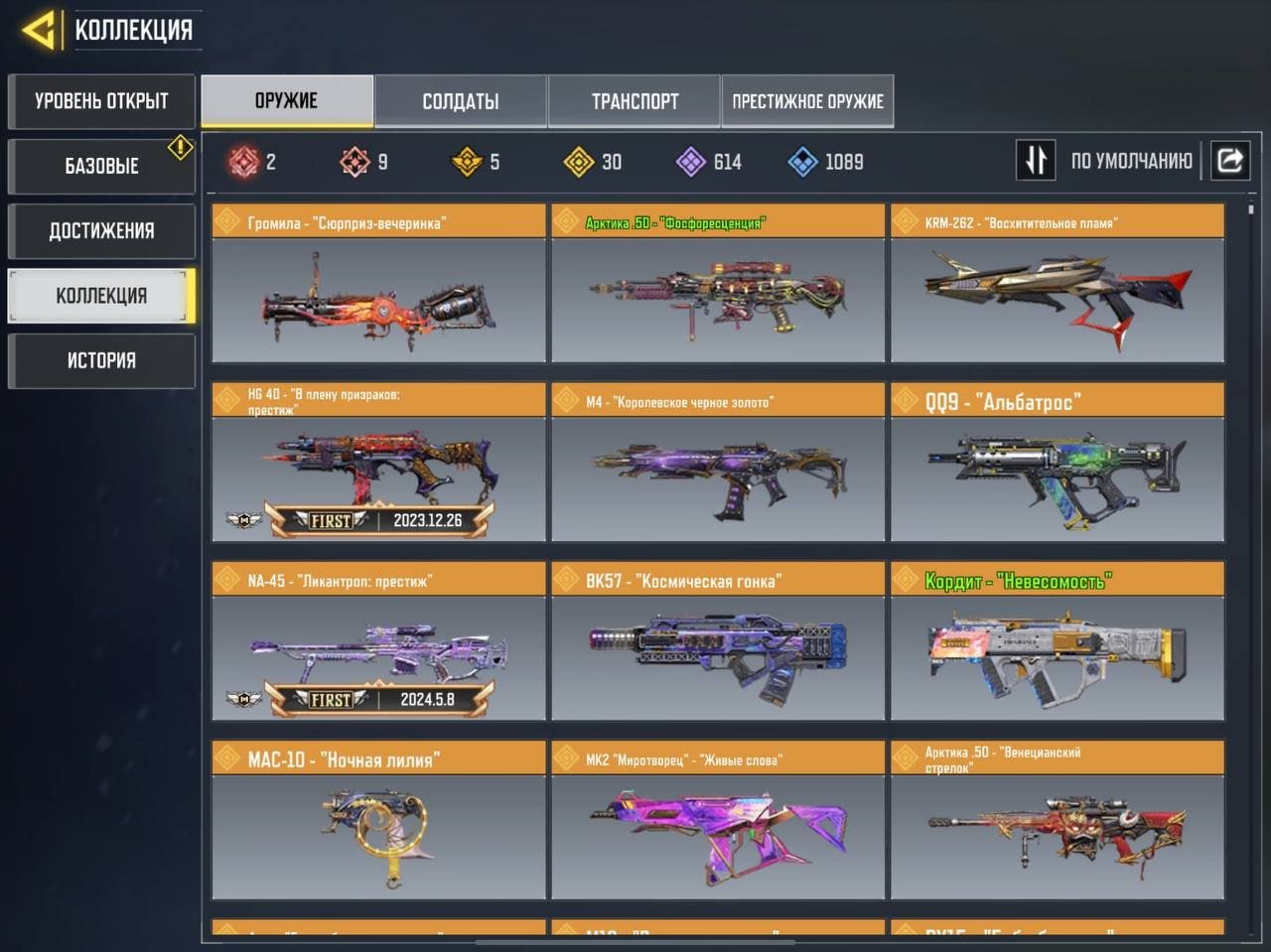Select the KRM-262 Восхитительное пламя weapon card
1271x952 pixels.
pos(1058,284)
